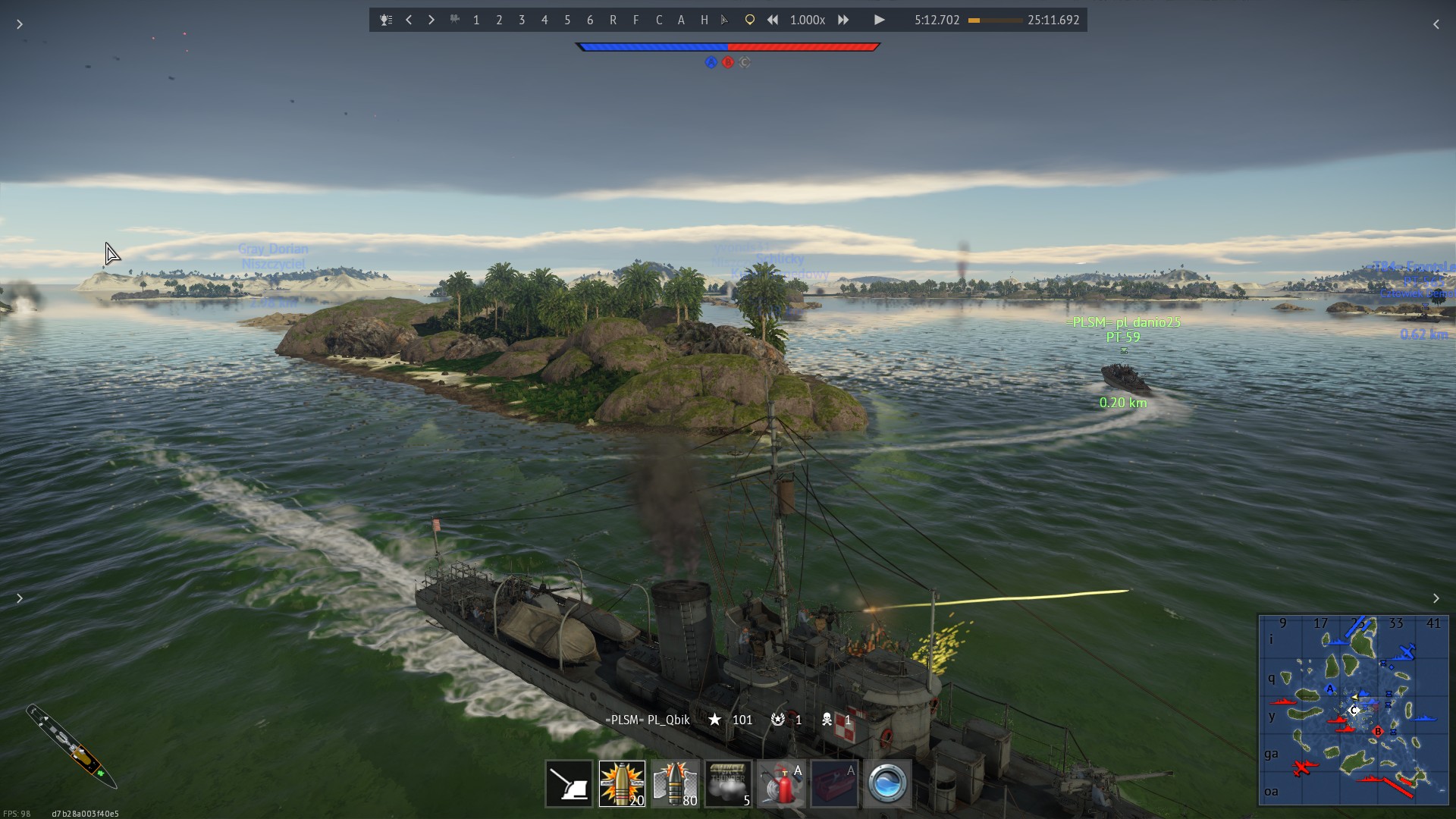
Task: Choose the R camera option
Action: 613,20
